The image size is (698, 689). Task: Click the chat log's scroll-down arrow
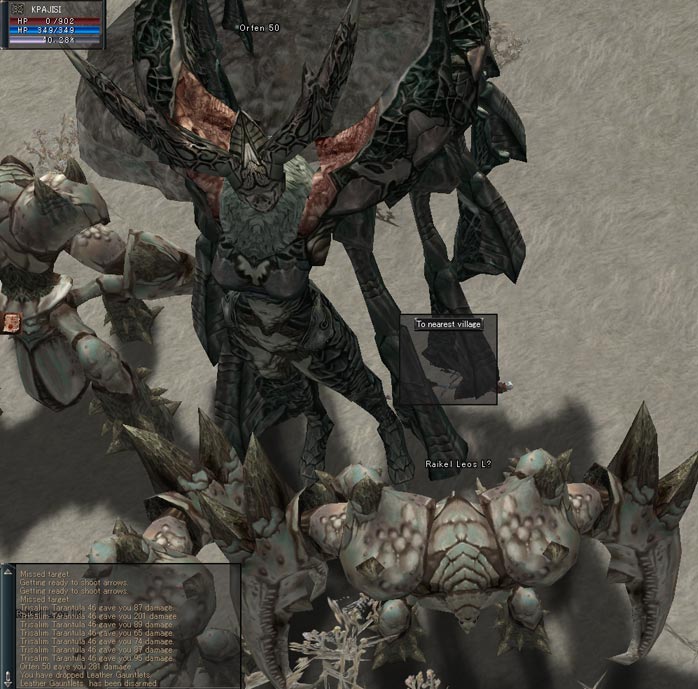coord(9,684)
